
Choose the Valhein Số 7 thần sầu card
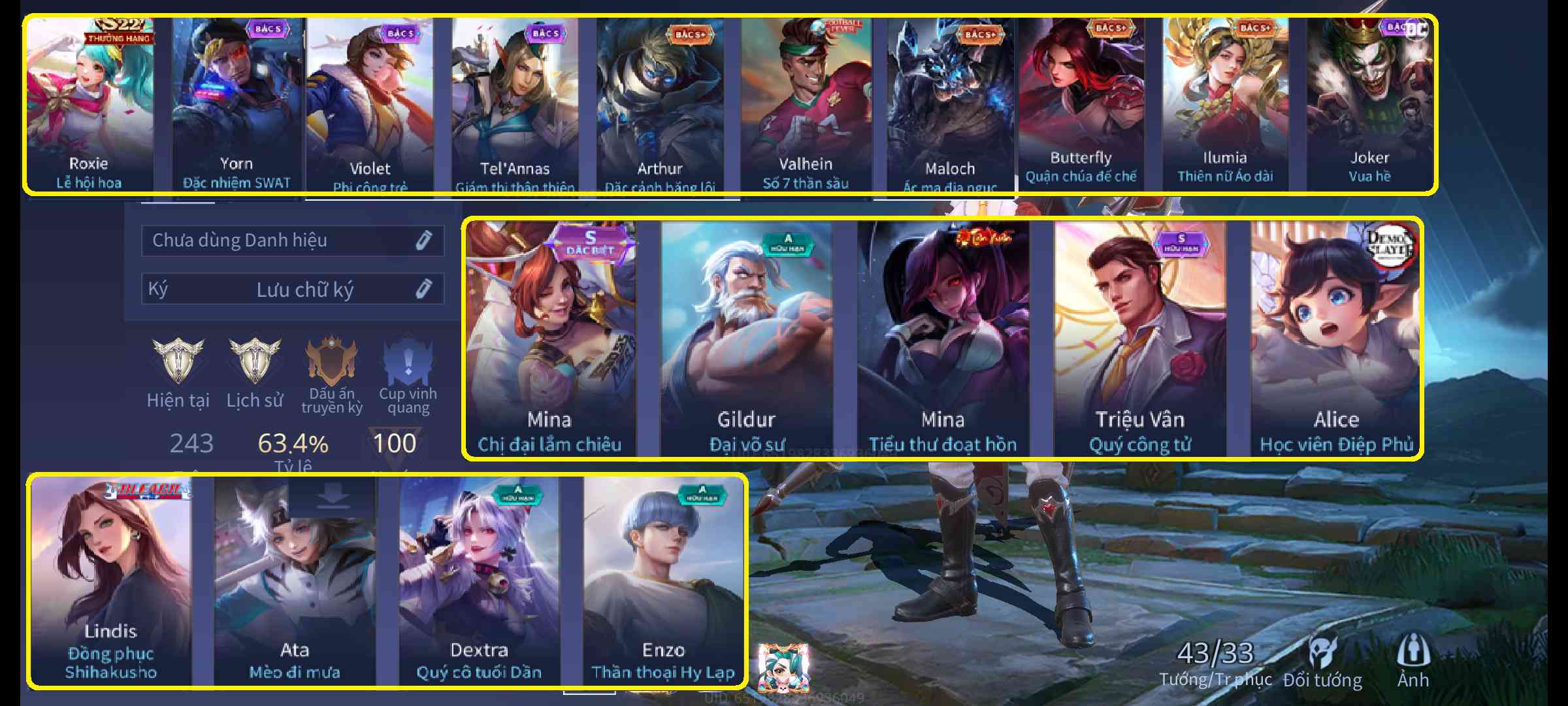[x=806, y=105]
